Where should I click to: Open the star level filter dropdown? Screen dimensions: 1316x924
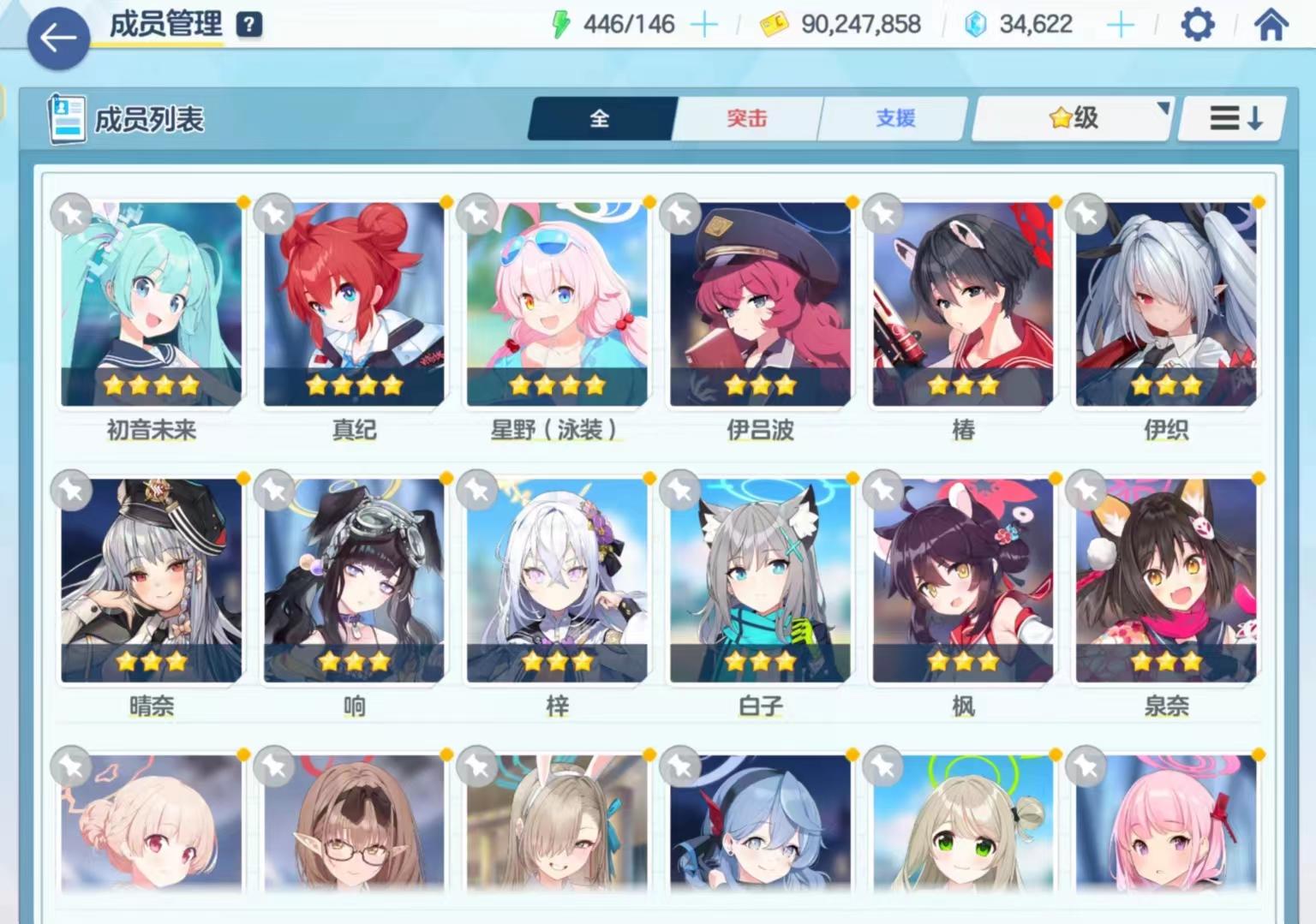pos(1069,118)
